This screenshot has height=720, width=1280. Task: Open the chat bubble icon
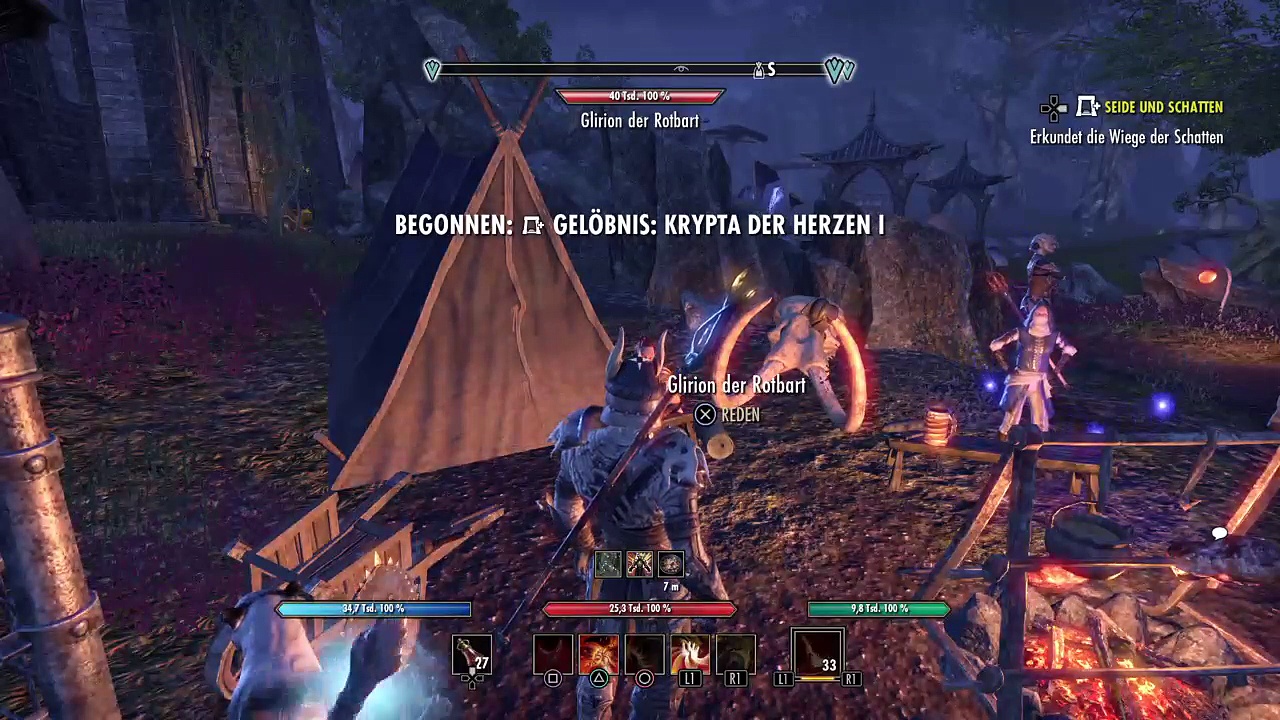tap(1219, 533)
